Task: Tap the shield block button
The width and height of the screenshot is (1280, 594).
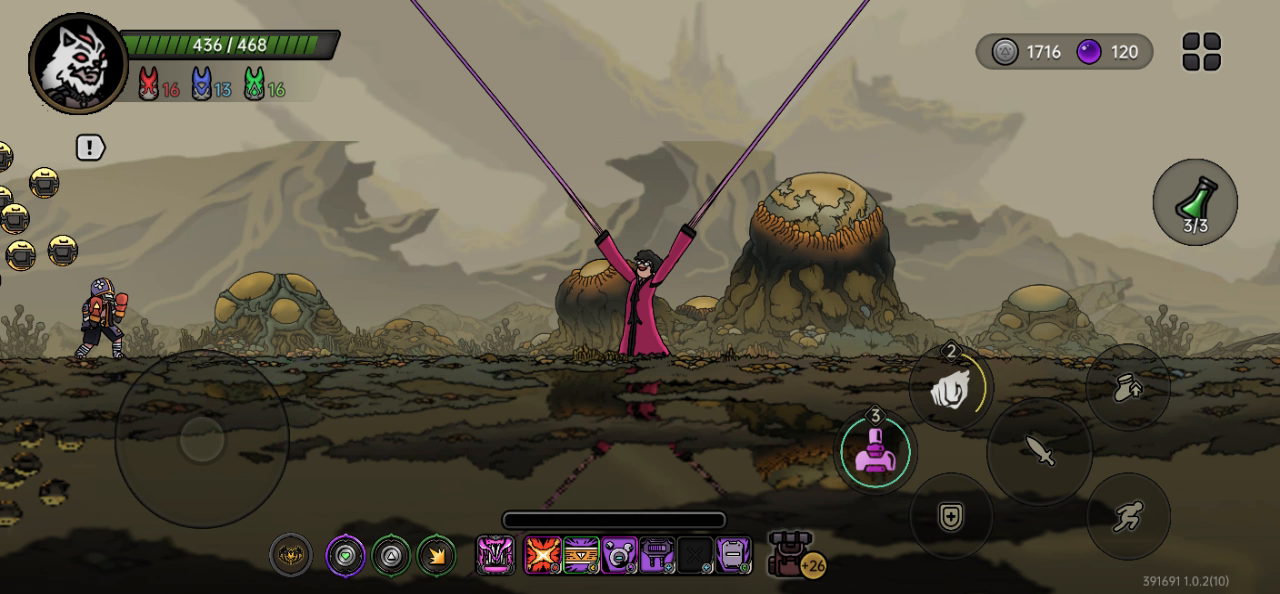Action: pyautogui.click(x=951, y=515)
